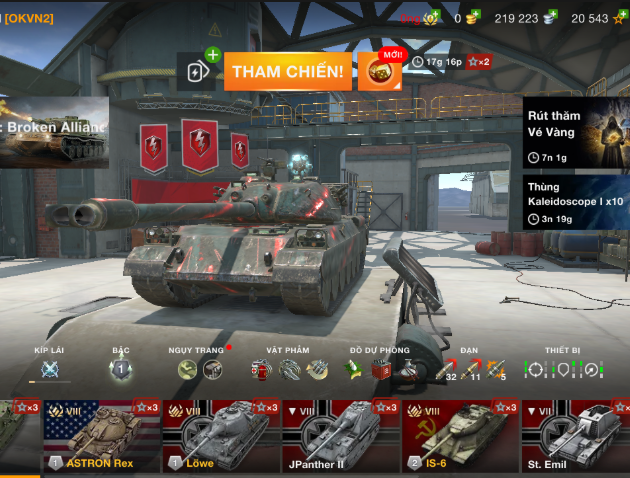Open the game mode selector marked MỚI
630x478 pixels.
(x=380, y=72)
